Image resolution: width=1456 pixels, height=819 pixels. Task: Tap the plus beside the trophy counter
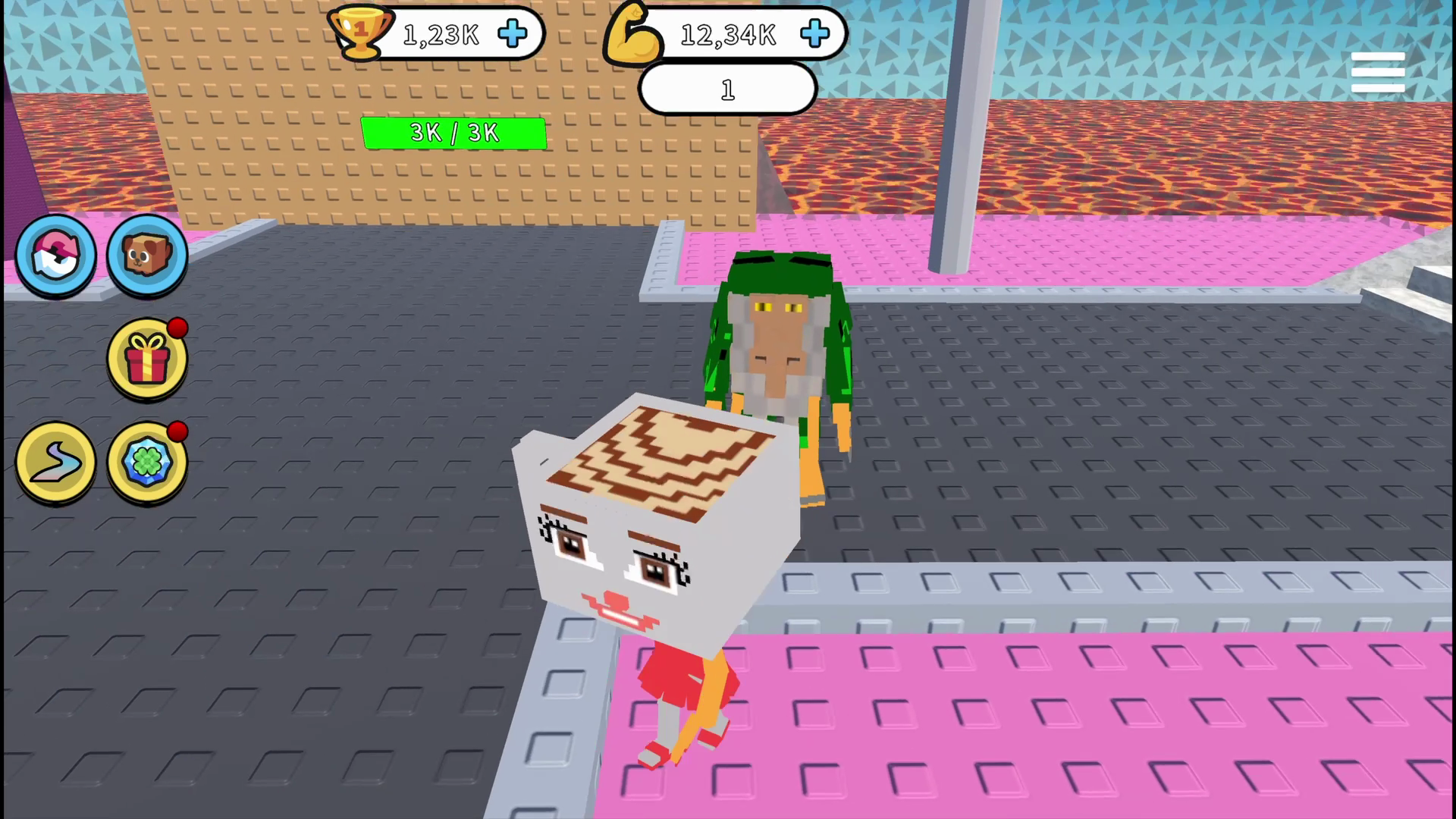point(513,34)
